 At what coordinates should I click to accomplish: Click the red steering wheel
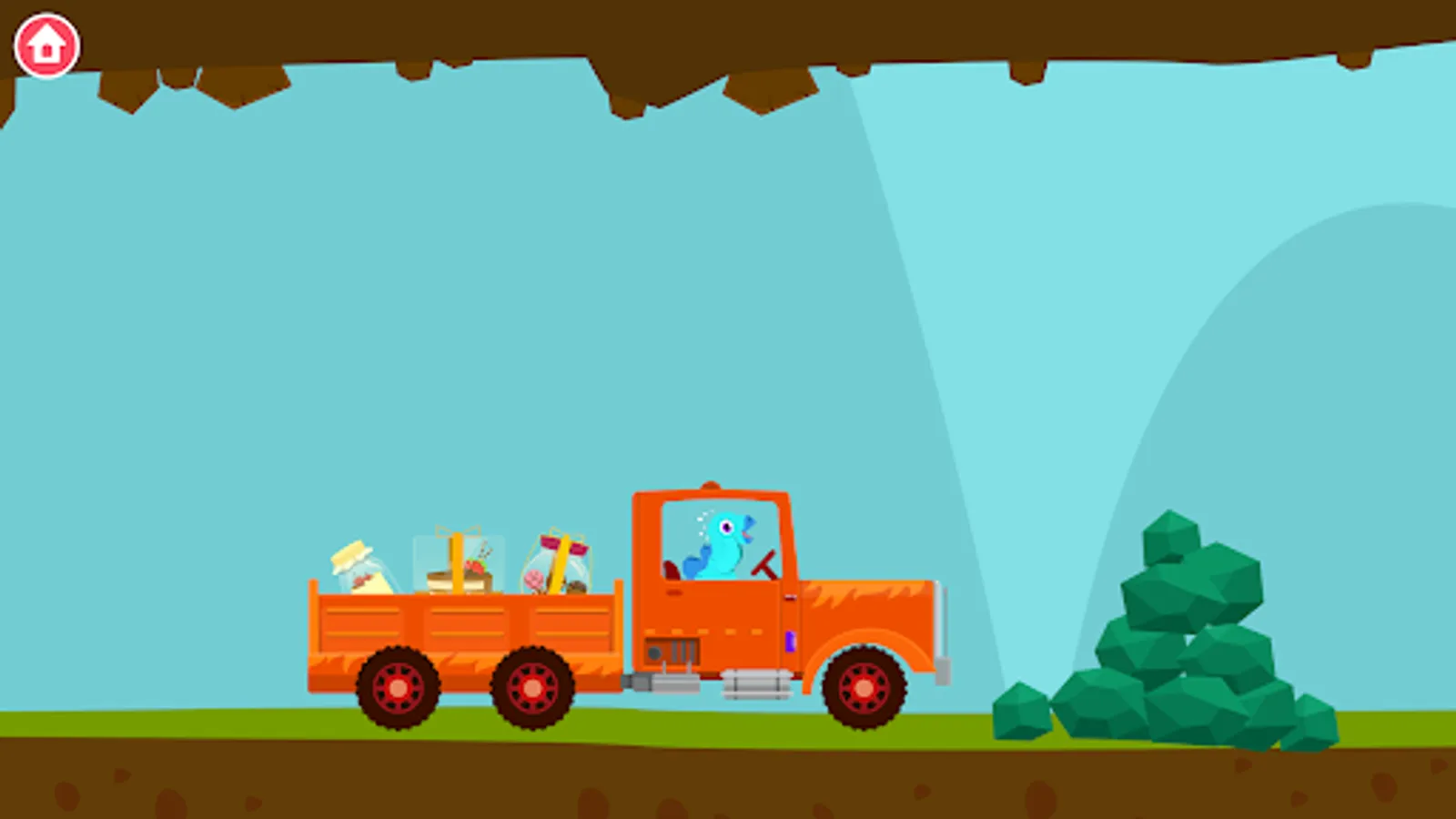pyautogui.click(x=764, y=564)
